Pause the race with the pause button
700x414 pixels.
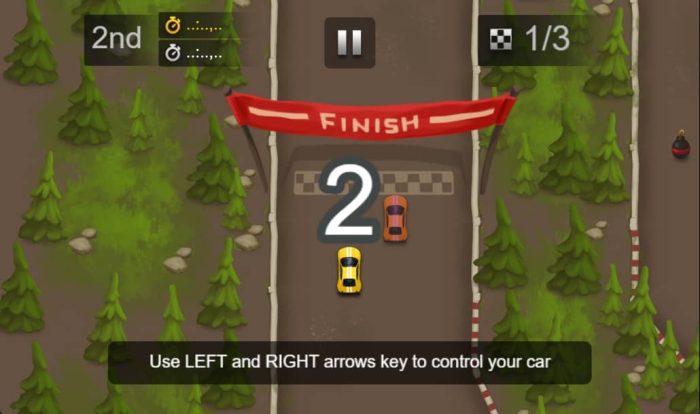coord(349,42)
